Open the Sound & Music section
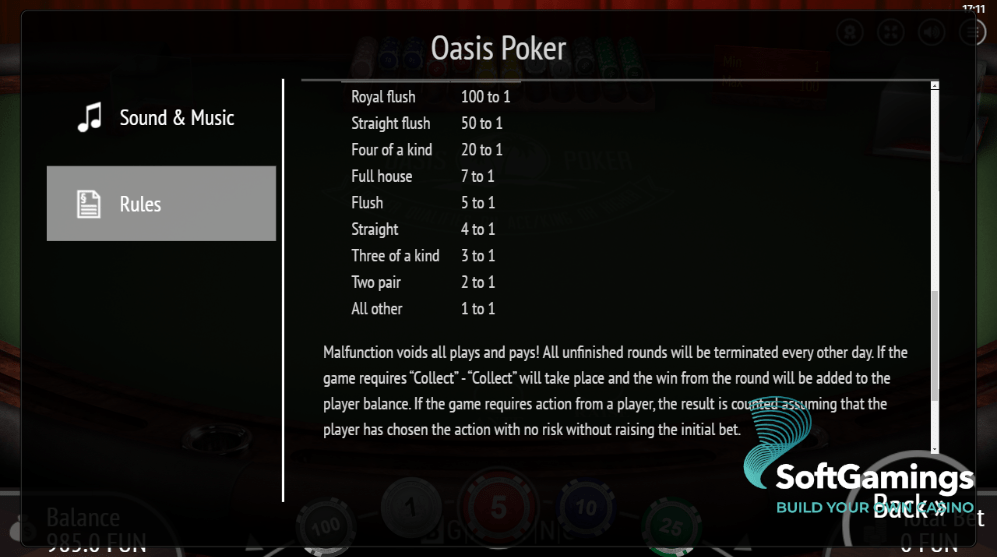 tap(160, 118)
